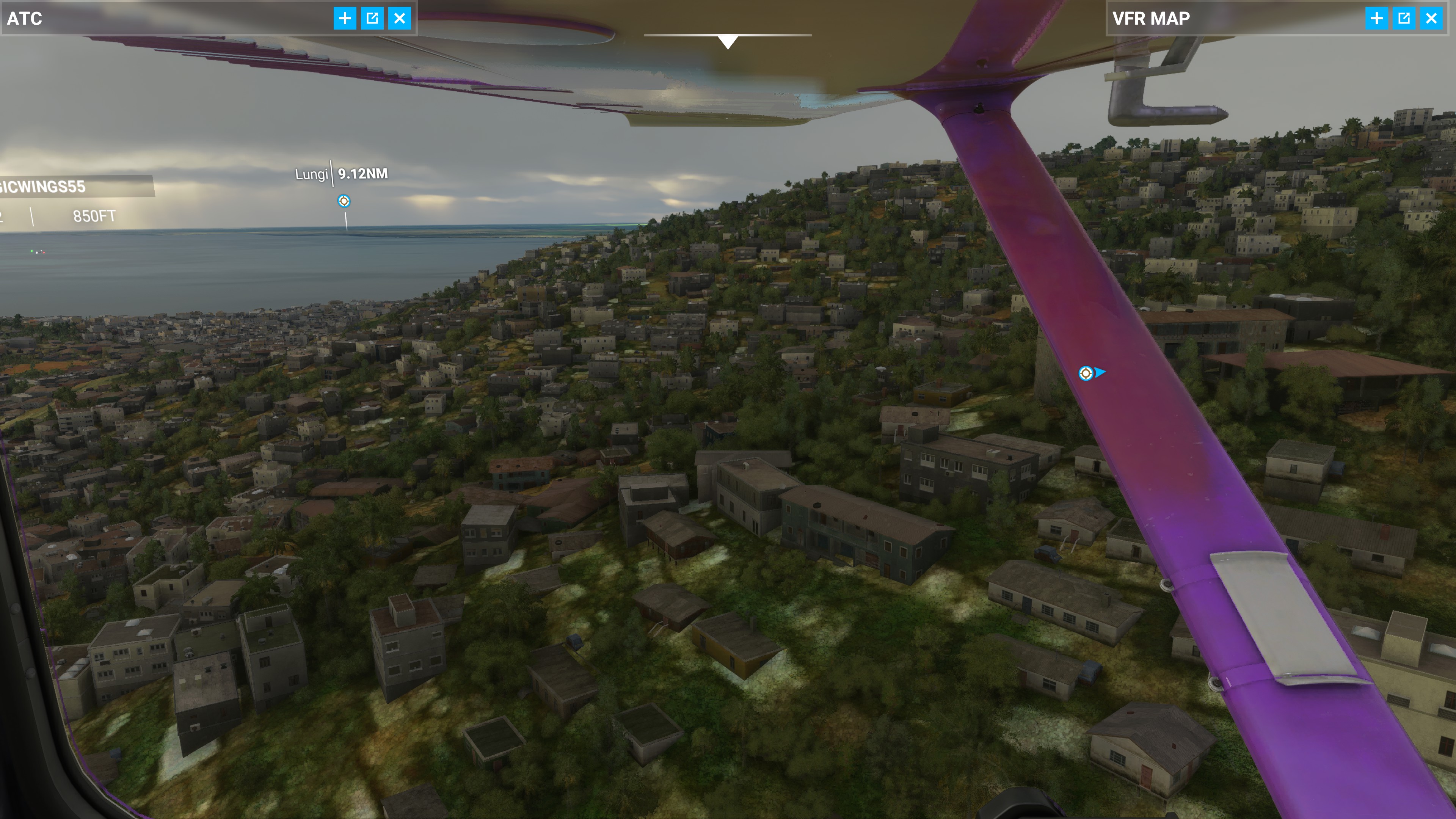Select the Lungi waypoint marker
Image resolution: width=1456 pixels, height=819 pixels.
[x=344, y=201]
